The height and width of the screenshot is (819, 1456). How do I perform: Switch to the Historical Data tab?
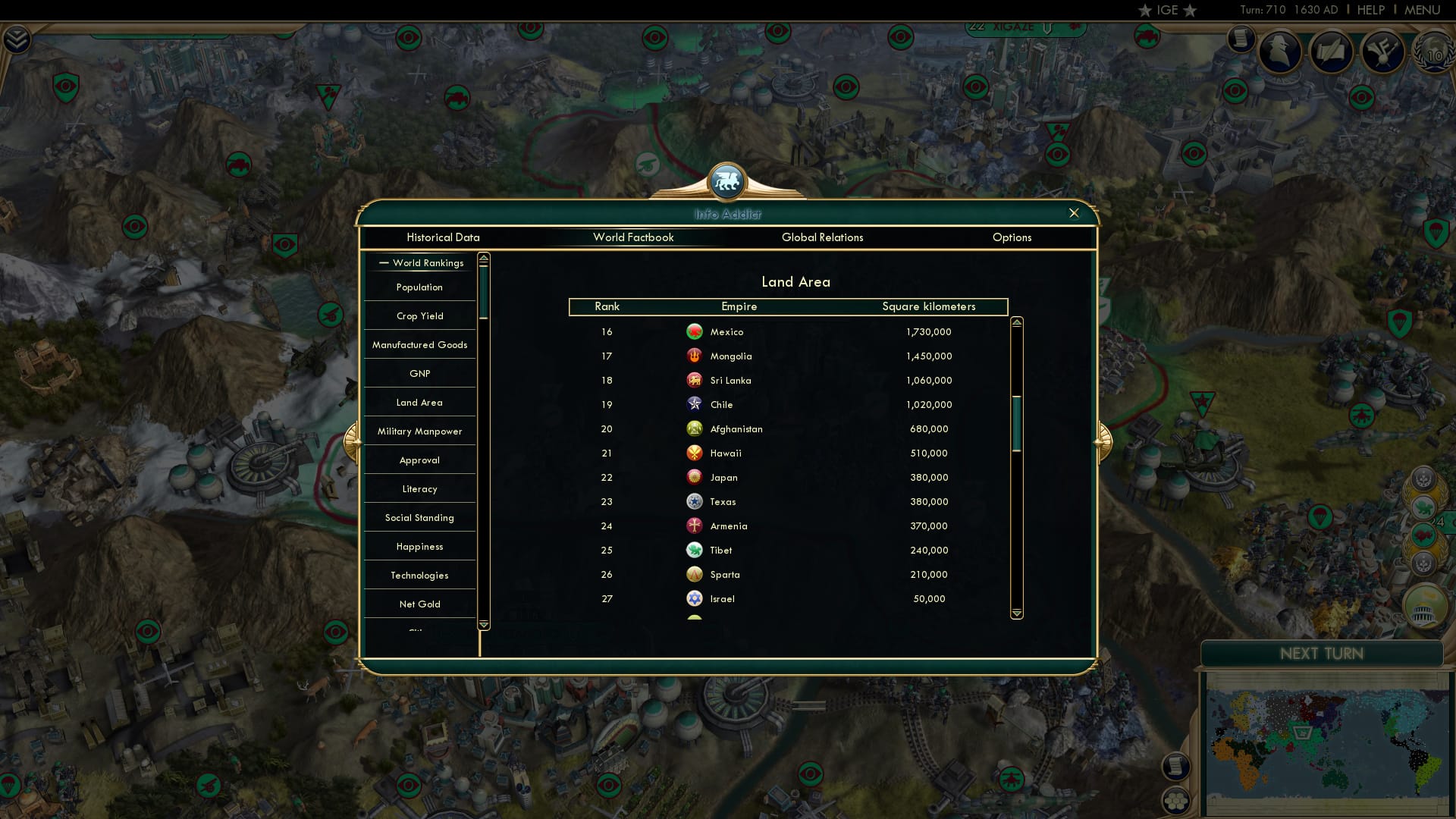(444, 237)
